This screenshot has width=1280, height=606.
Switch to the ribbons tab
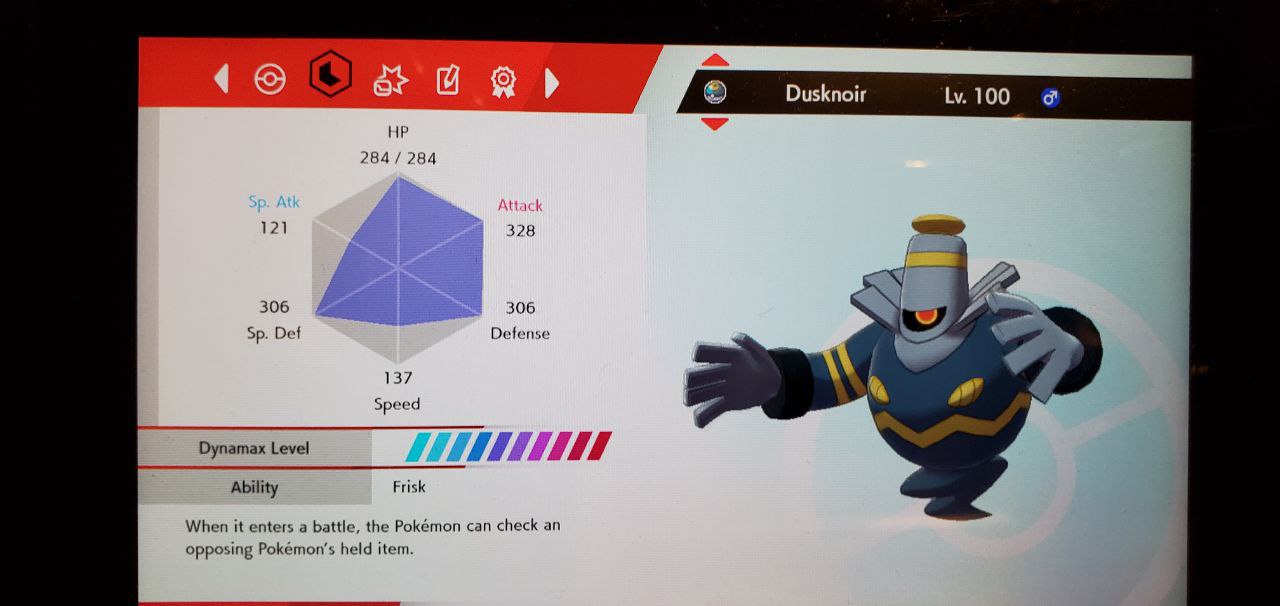pos(503,81)
